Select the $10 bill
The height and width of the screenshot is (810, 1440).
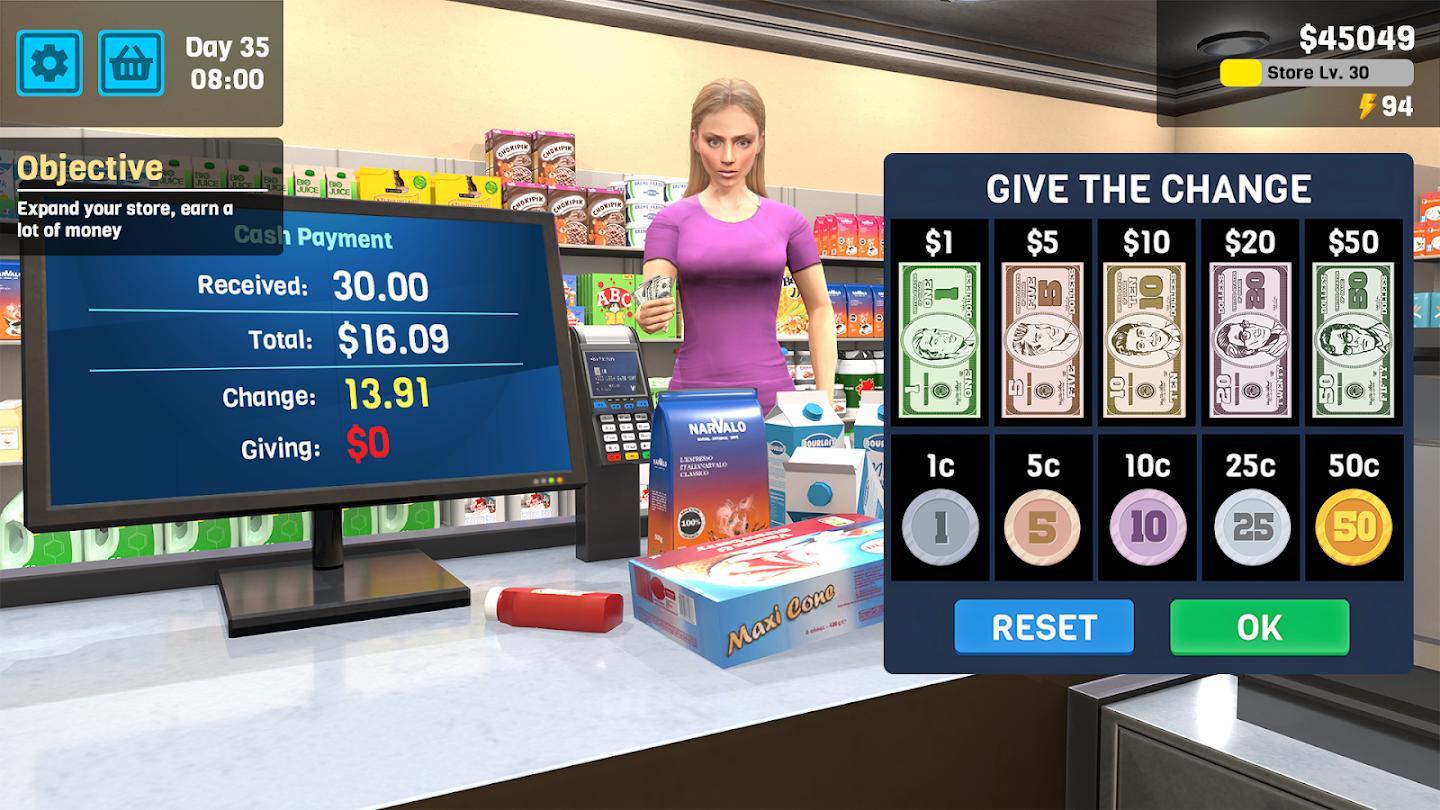[x=1148, y=335]
